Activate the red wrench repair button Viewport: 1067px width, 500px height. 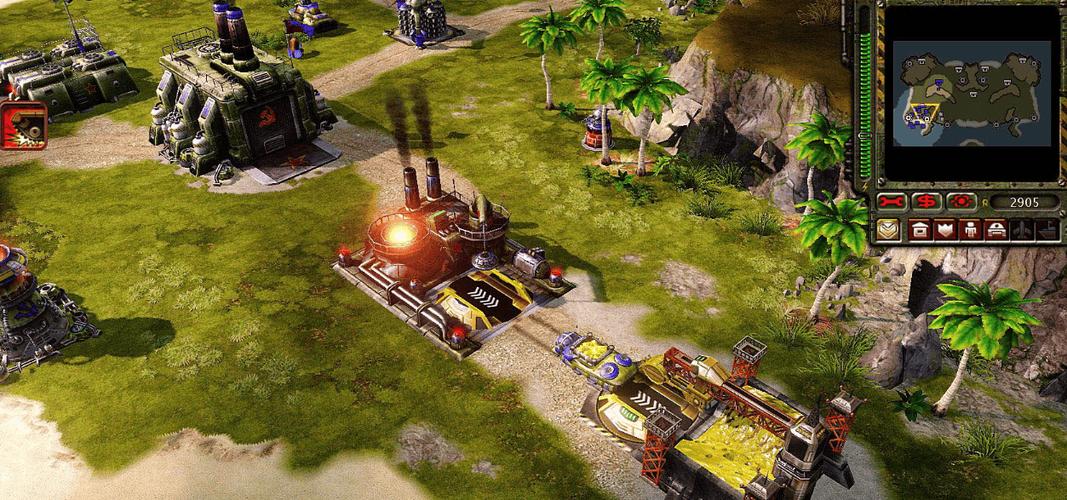(x=891, y=201)
